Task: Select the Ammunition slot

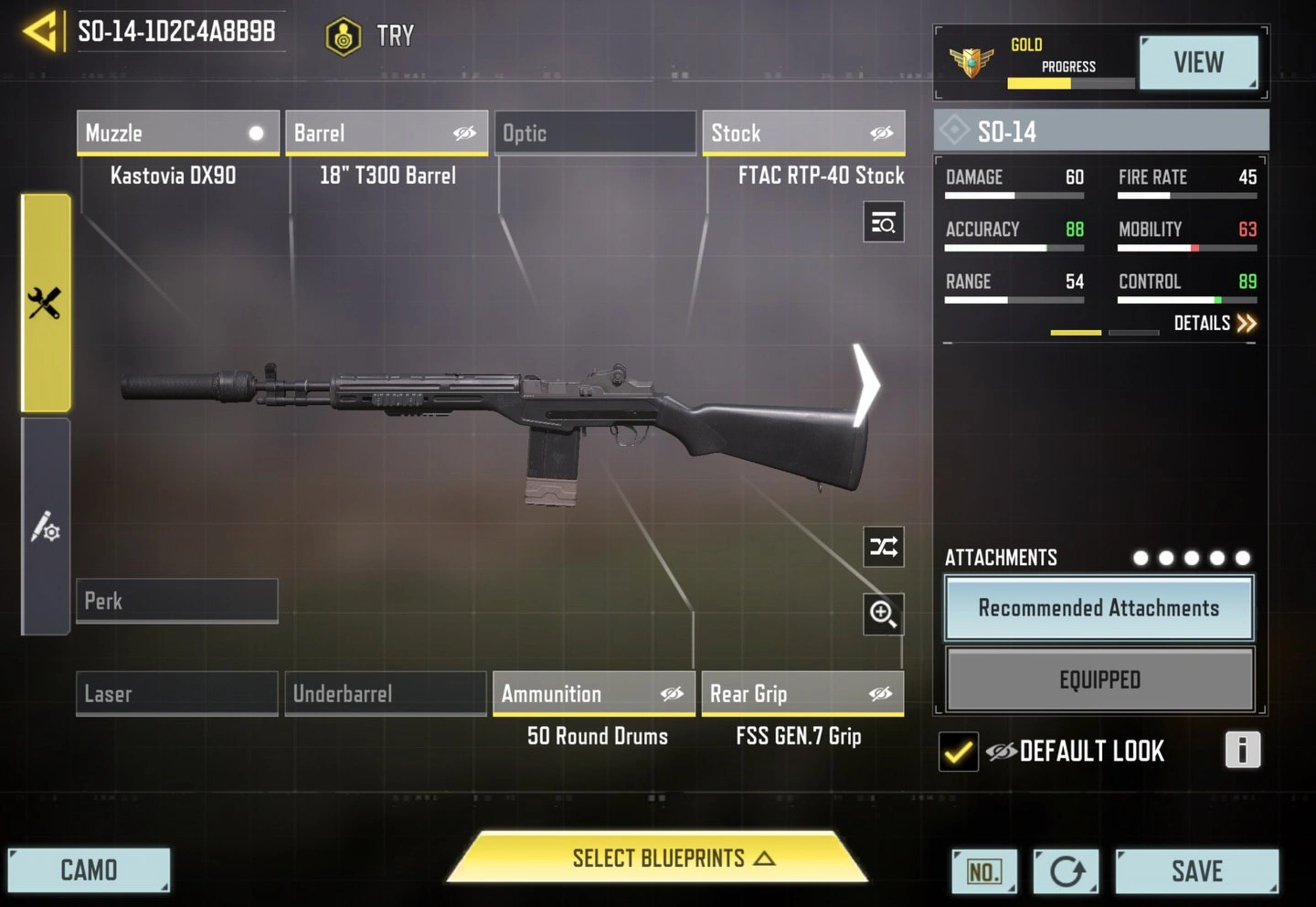Action: click(595, 694)
